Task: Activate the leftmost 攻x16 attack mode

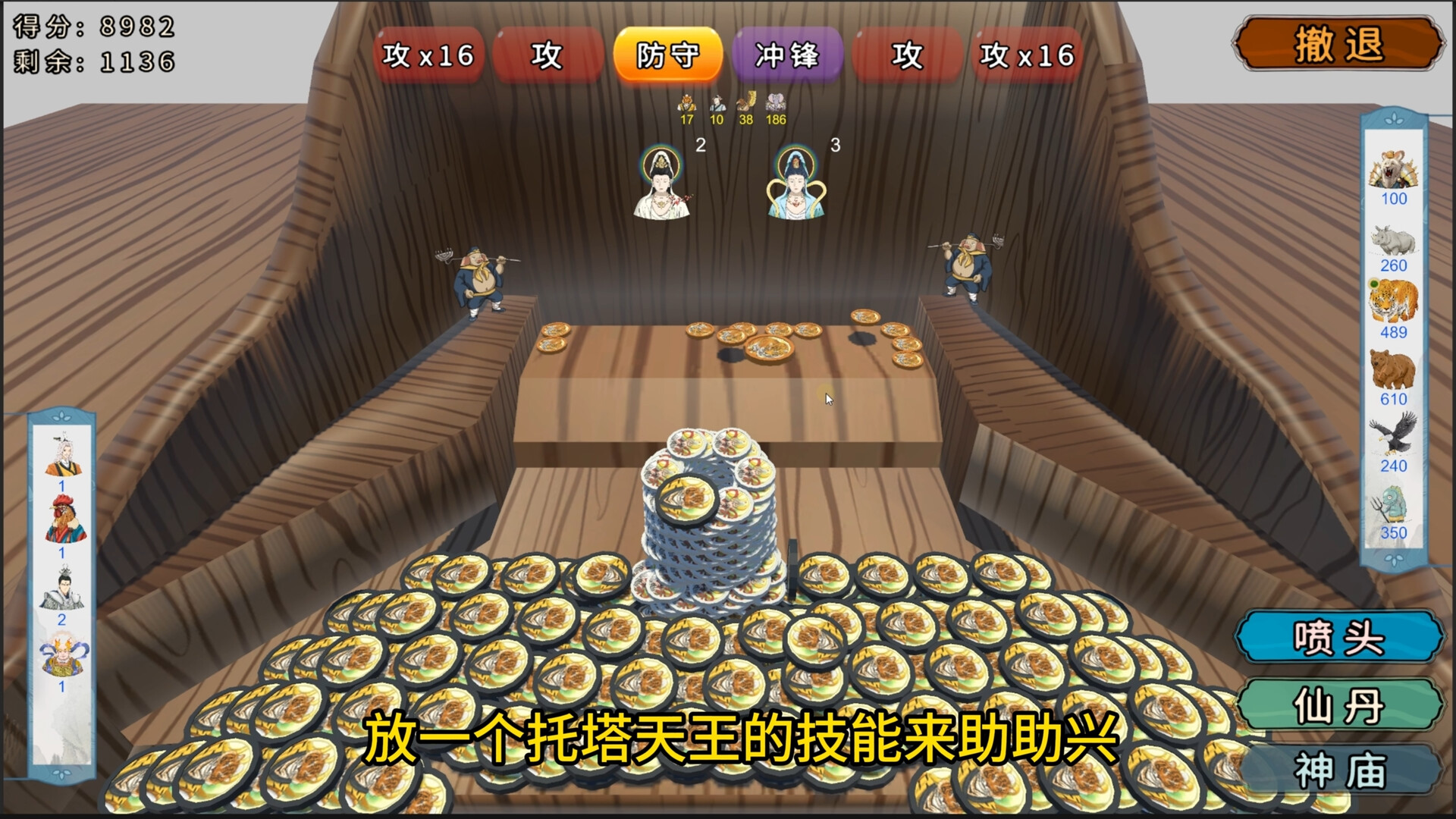Action: tap(427, 55)
